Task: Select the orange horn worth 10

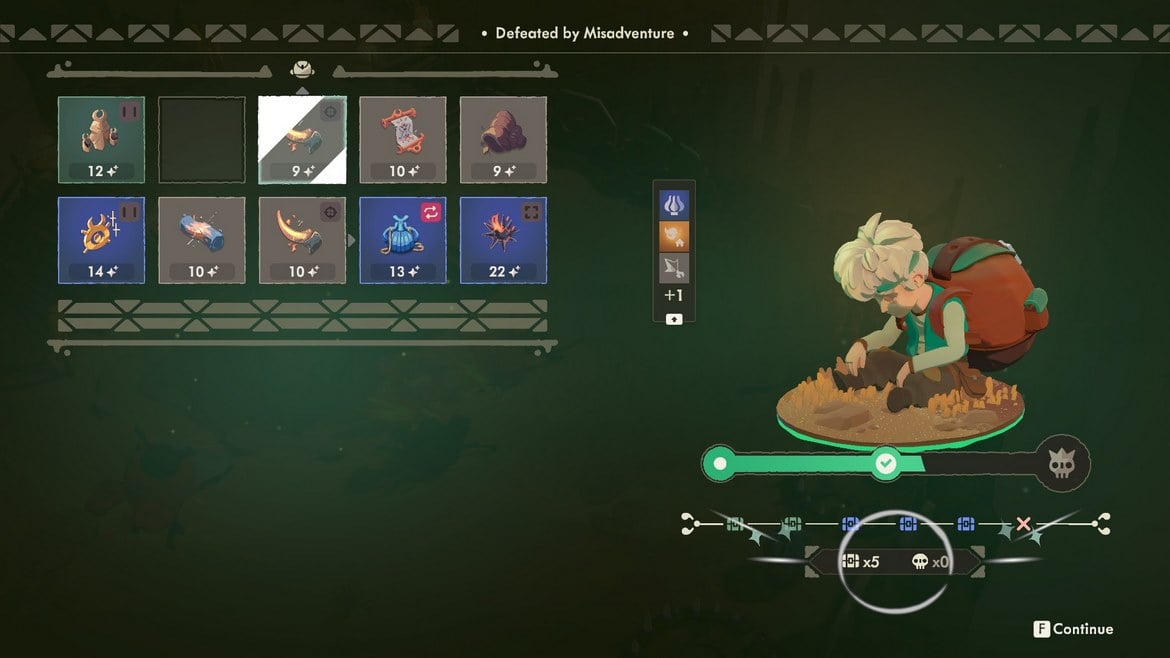Action: (x=302, y=240)
